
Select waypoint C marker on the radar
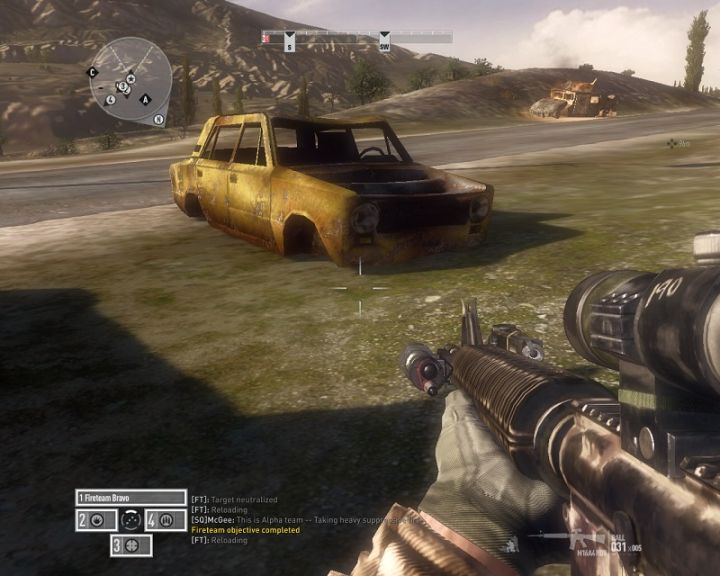[93, 72]
